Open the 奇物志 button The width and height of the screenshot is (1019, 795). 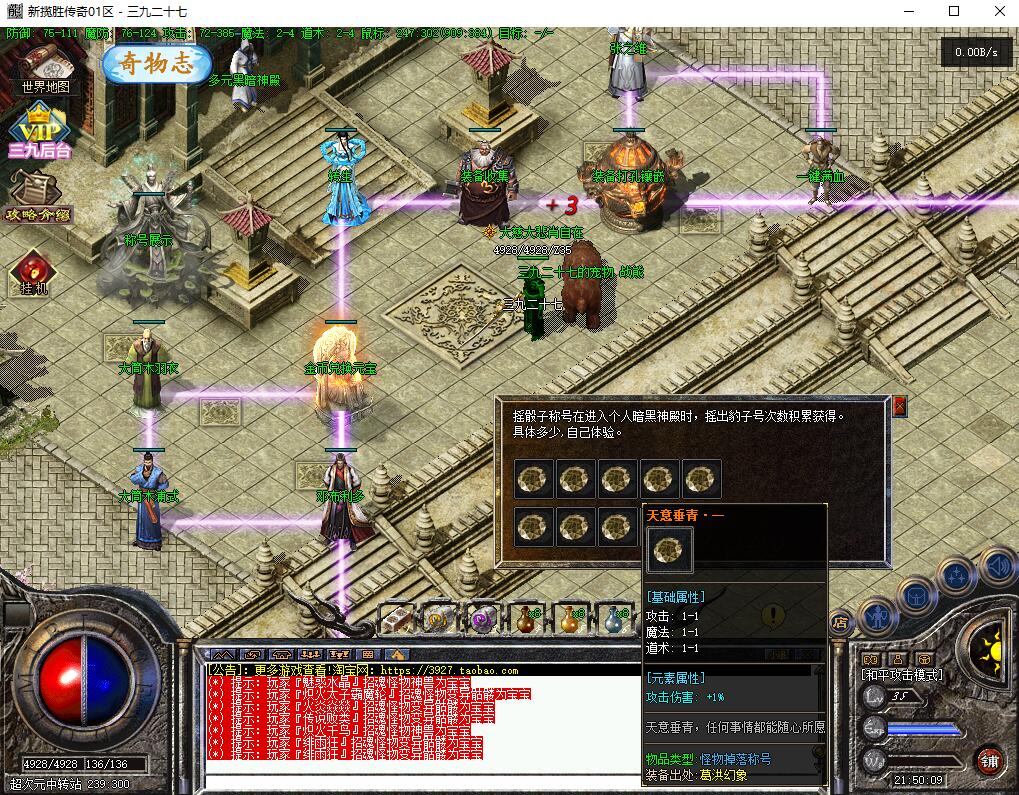pos(157,65)
